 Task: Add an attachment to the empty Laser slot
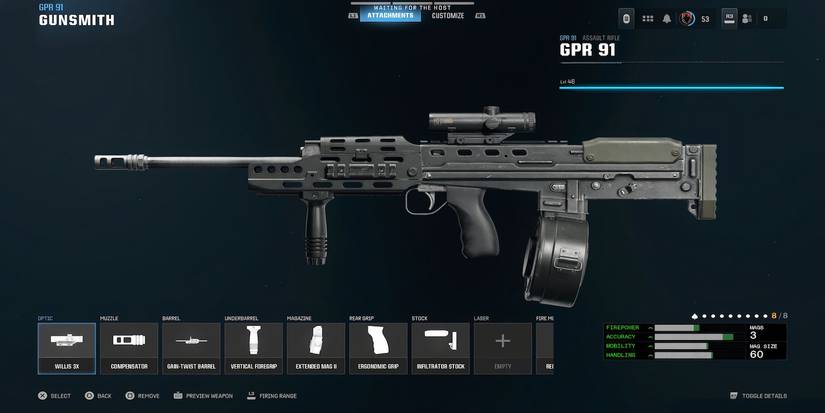coord(502,348)
